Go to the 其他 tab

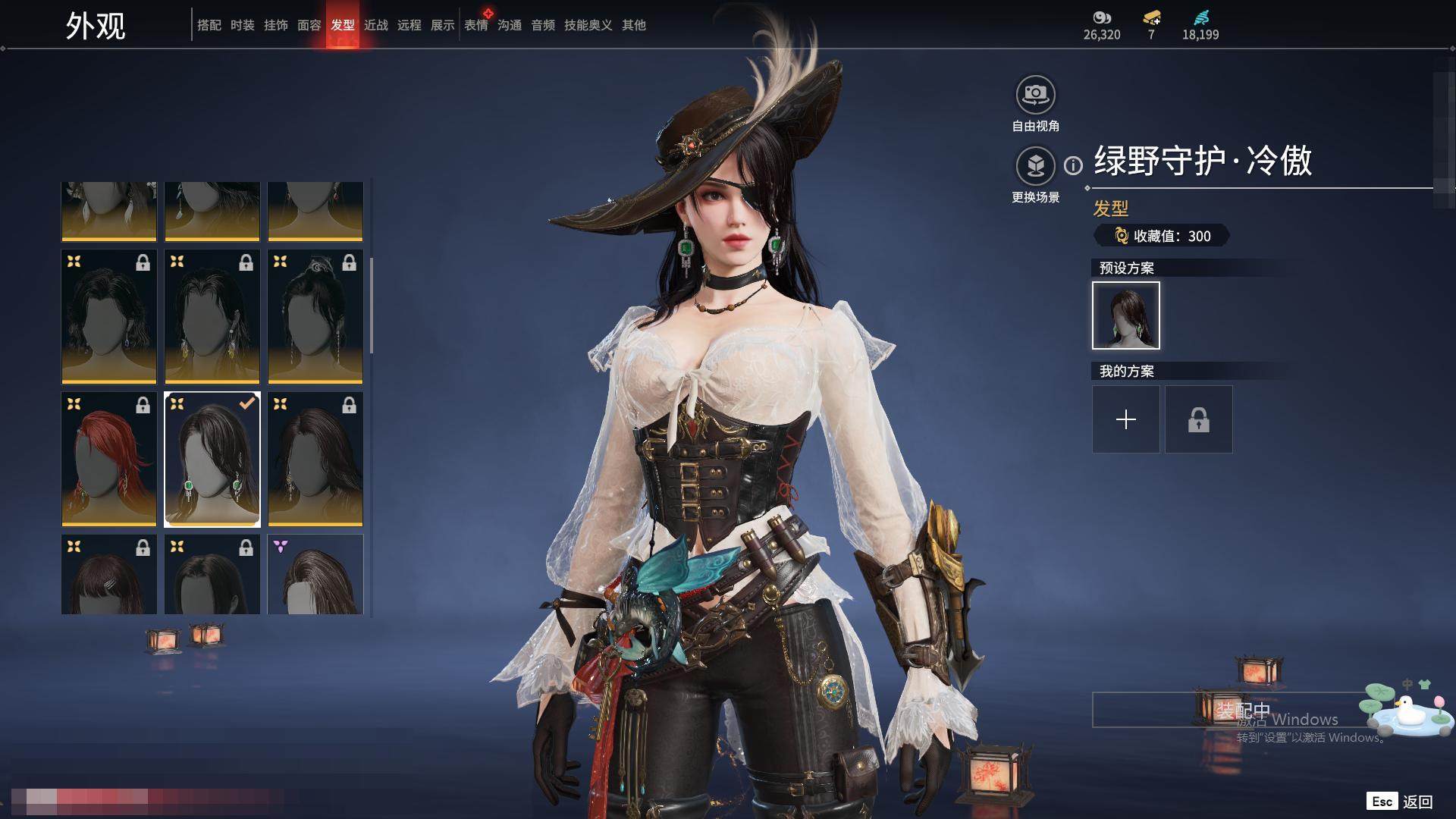633,25
